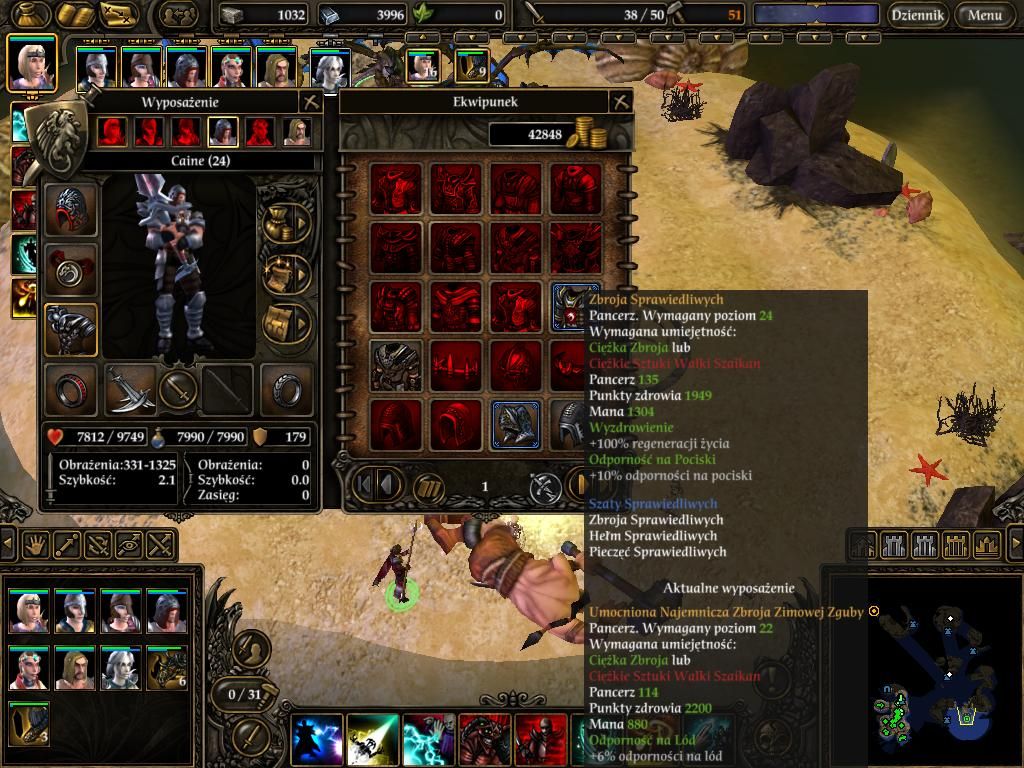This screenshot has height=768, width=1024.
Task: Close the Ekwipunek inventory window
Action: tap(620, 102)
